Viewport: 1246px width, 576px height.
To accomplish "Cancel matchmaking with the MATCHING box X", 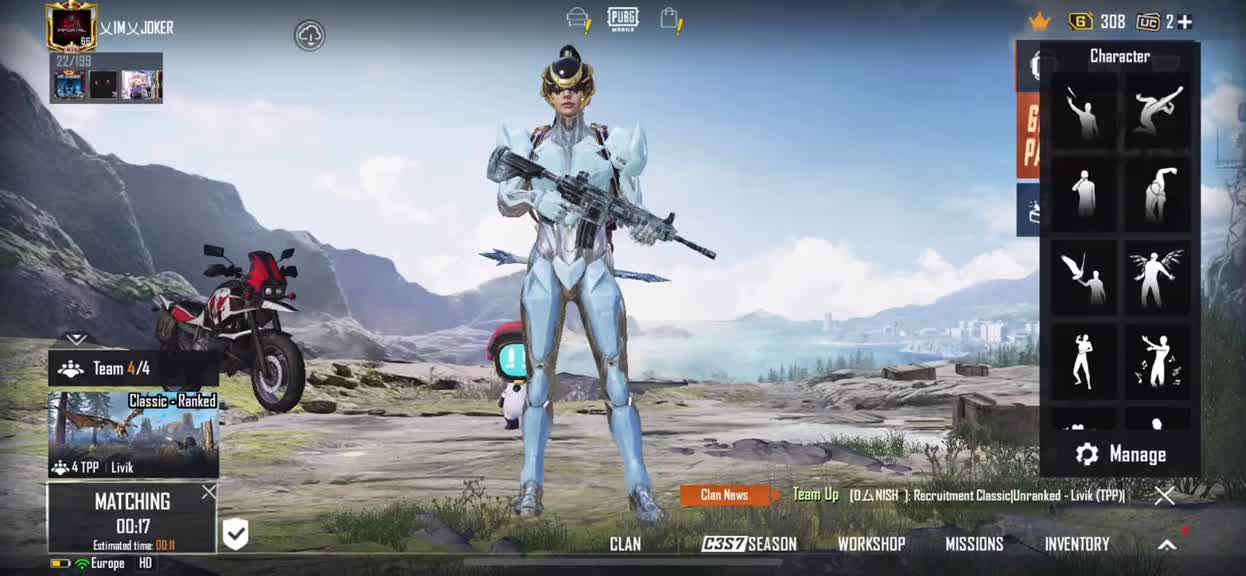I will tap(208, 492).
